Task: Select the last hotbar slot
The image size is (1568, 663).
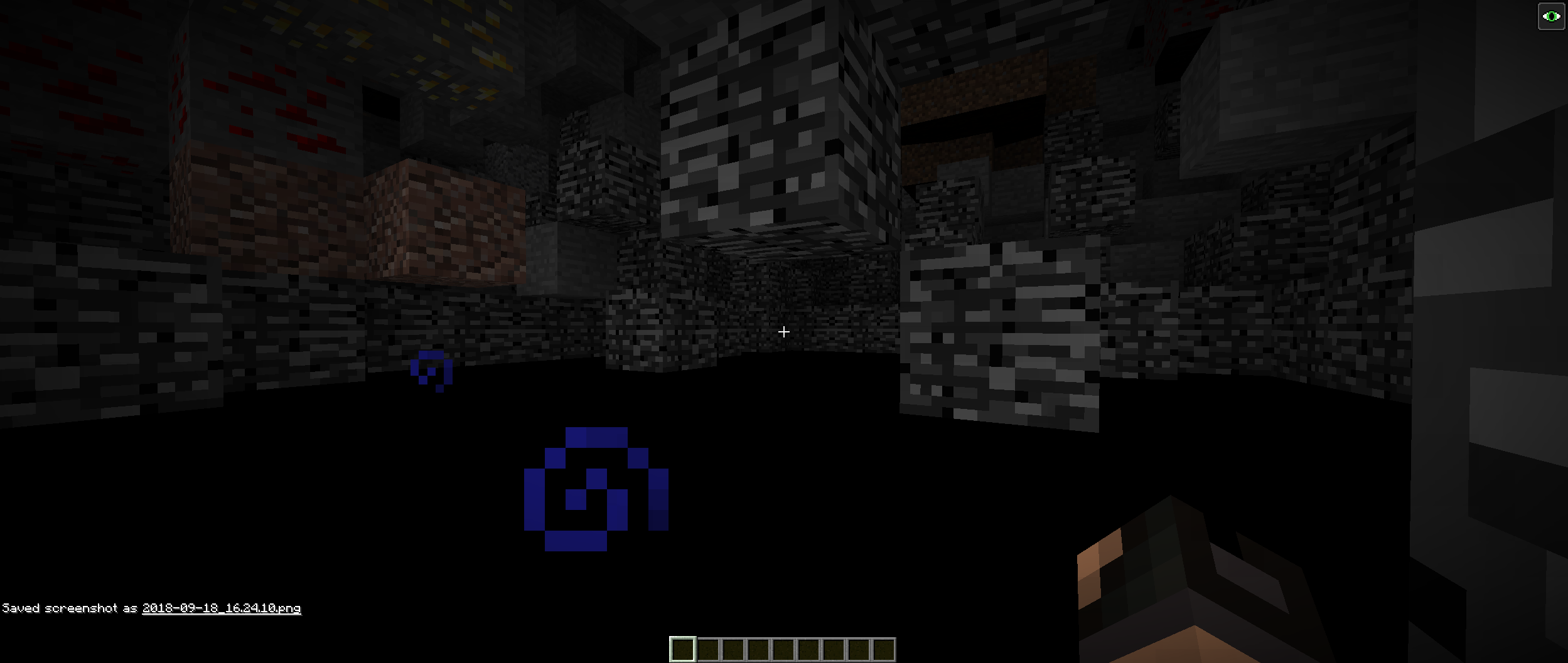Action: 884,650
